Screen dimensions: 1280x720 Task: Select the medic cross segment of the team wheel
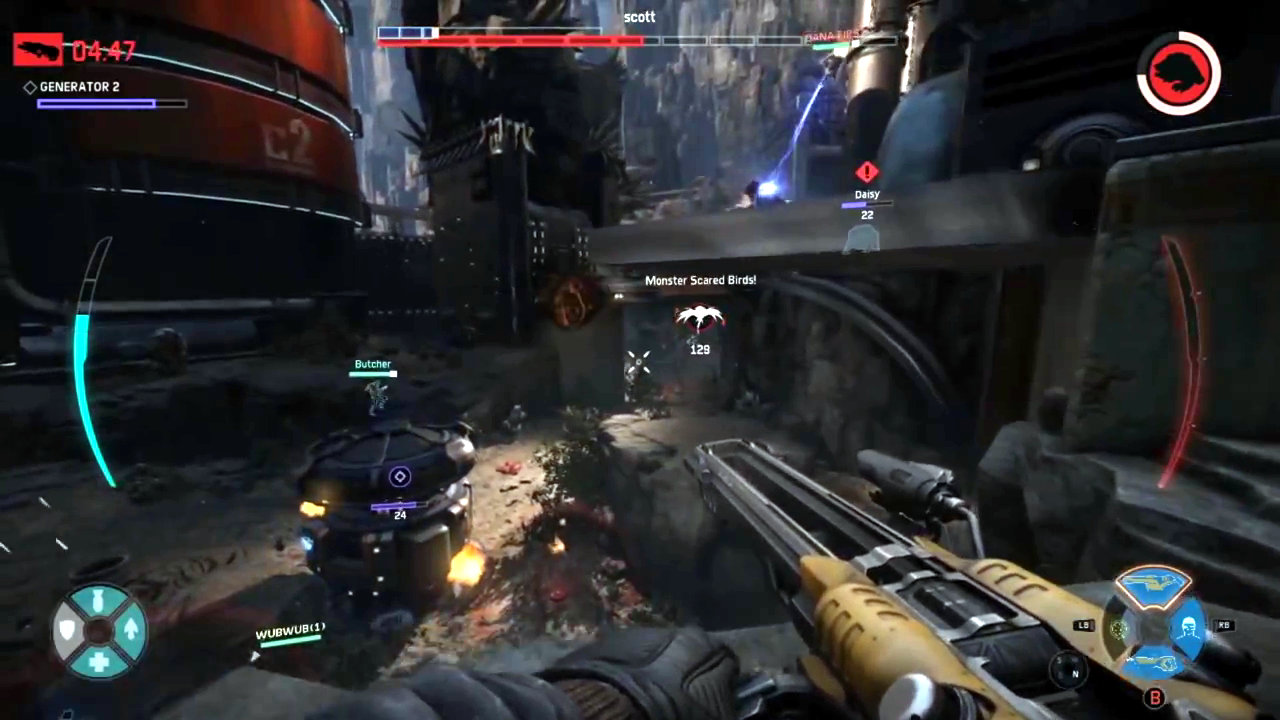pos(99,660)
